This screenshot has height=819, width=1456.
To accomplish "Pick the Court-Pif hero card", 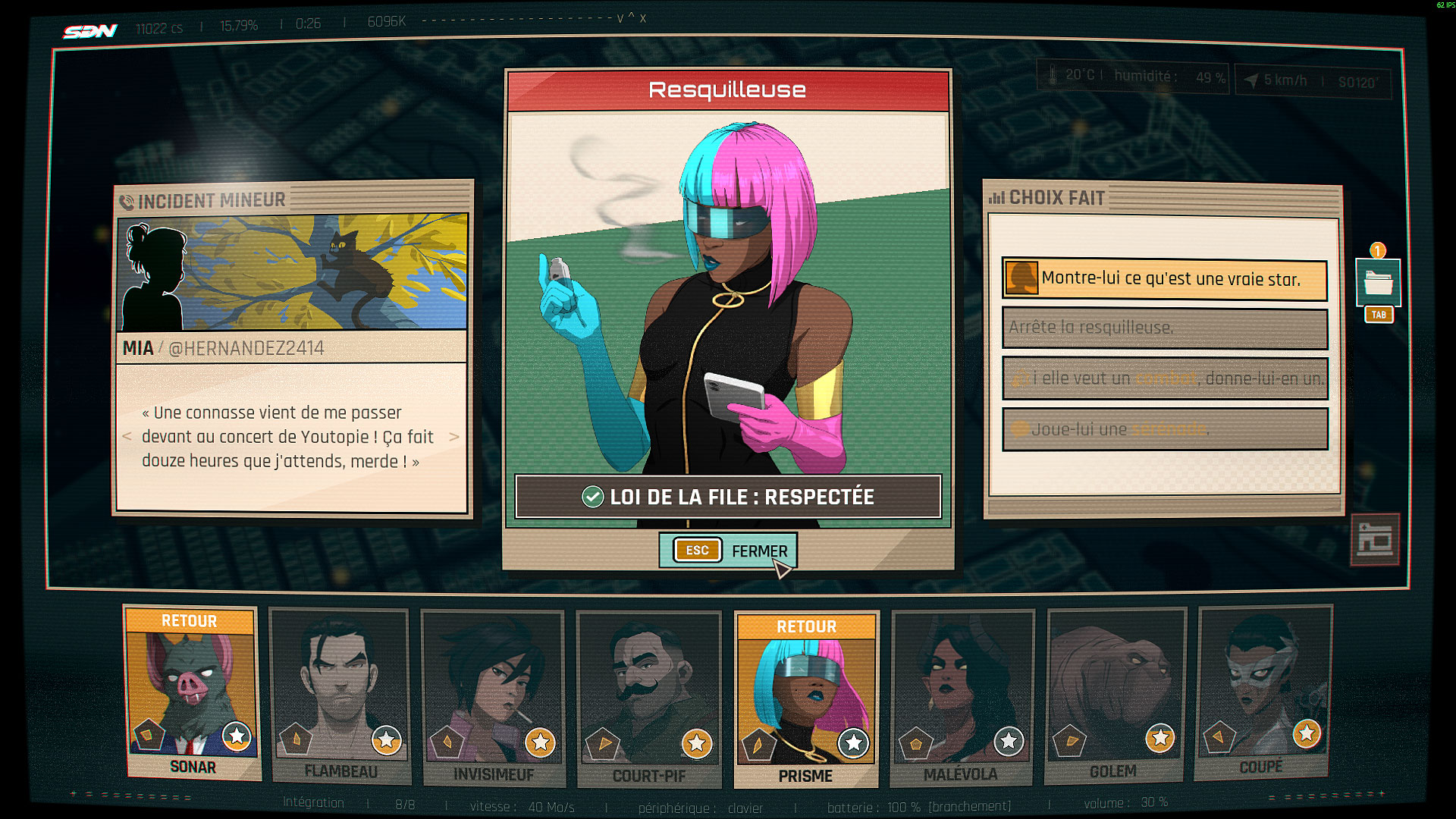I will point(649,699).
